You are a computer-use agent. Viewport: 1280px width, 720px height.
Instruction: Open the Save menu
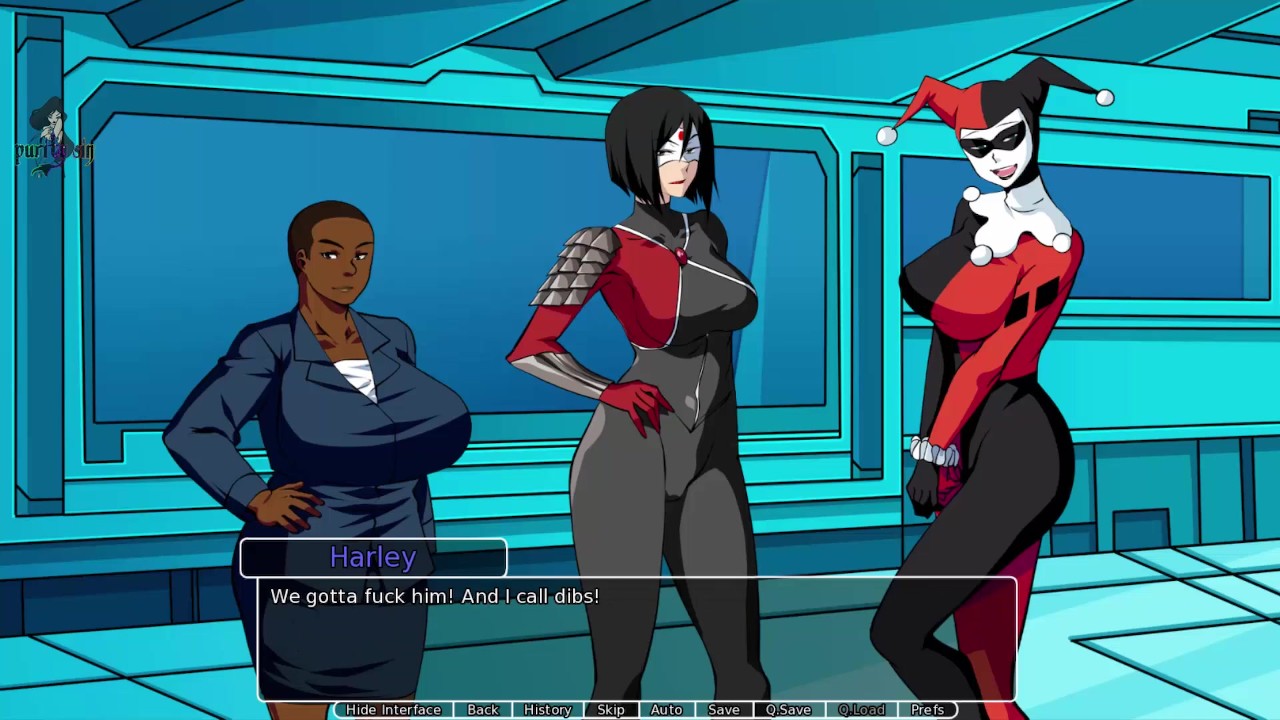(x=723, y=709)
